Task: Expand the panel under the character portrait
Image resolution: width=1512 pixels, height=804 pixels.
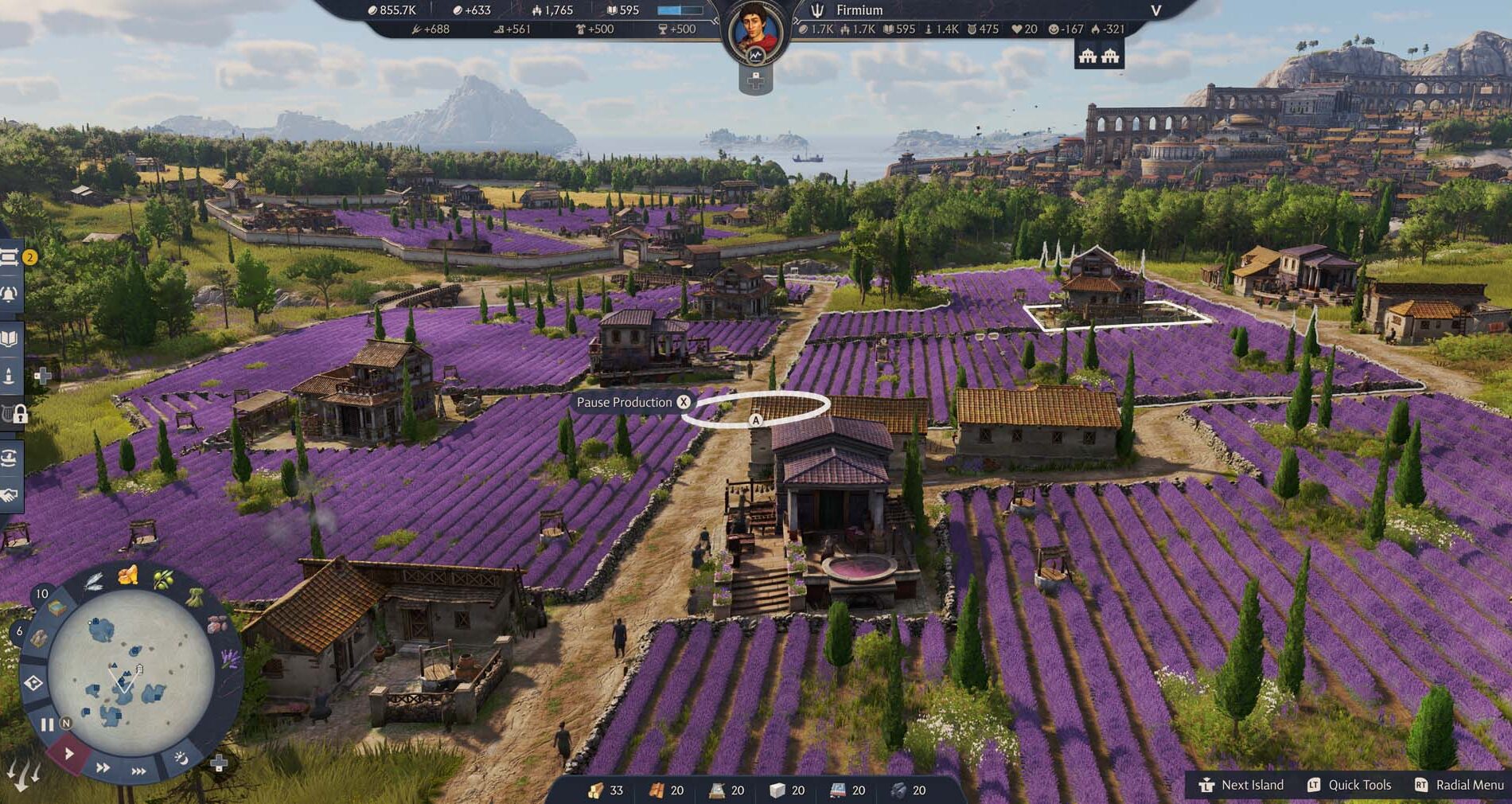Action: [758, 80]
